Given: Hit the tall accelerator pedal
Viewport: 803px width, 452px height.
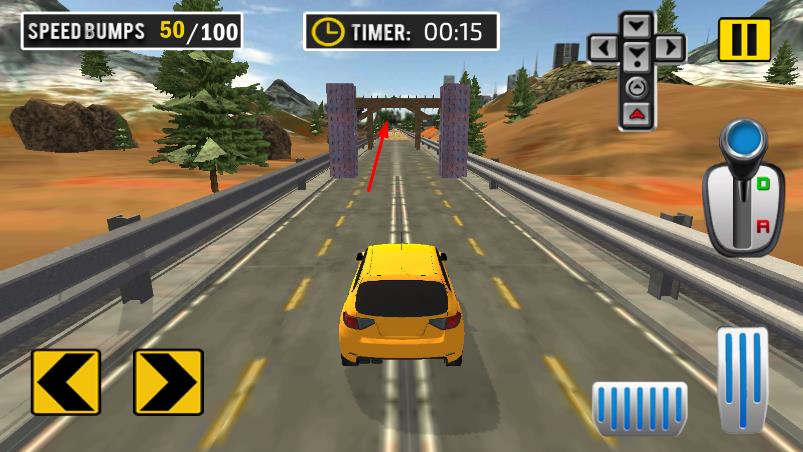Looking at the screenshot, I should (x=742, y=379).
